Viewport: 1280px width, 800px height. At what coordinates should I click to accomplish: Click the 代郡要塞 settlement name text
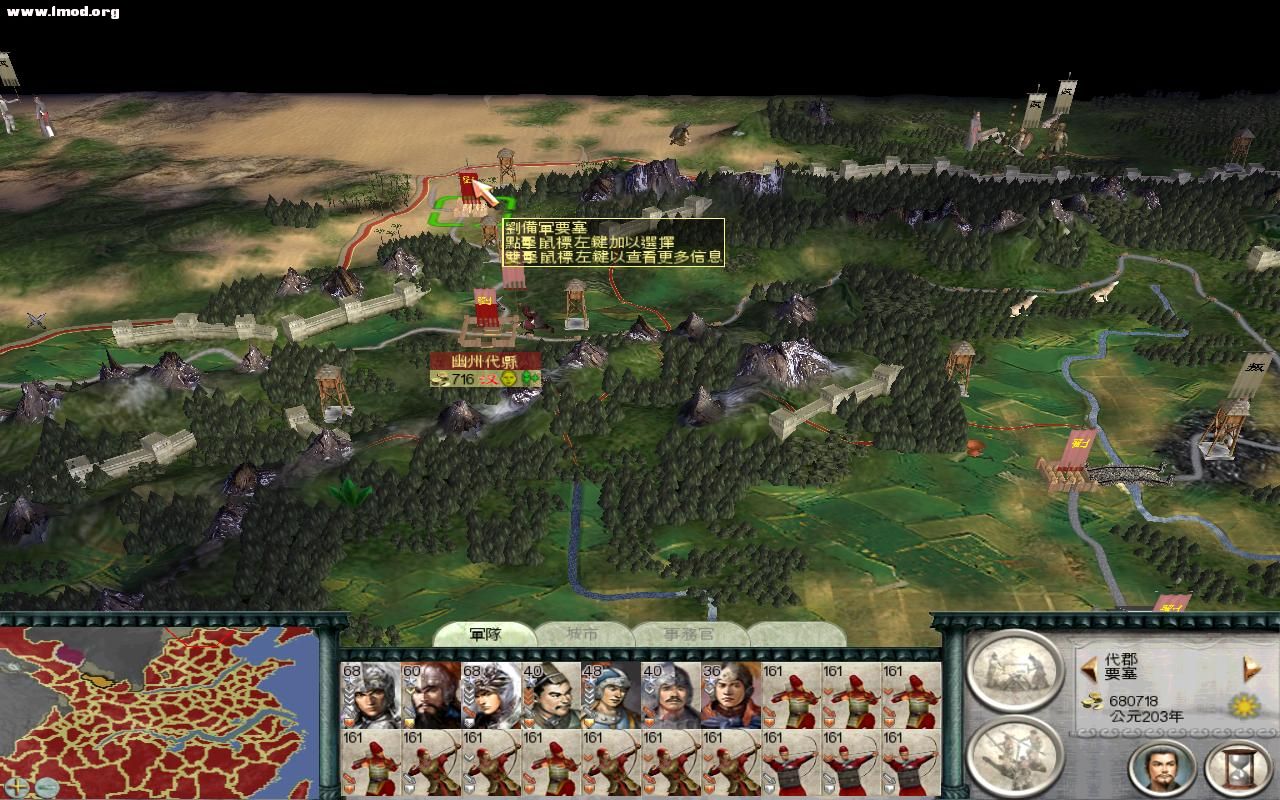click(x=1121, y=666)
